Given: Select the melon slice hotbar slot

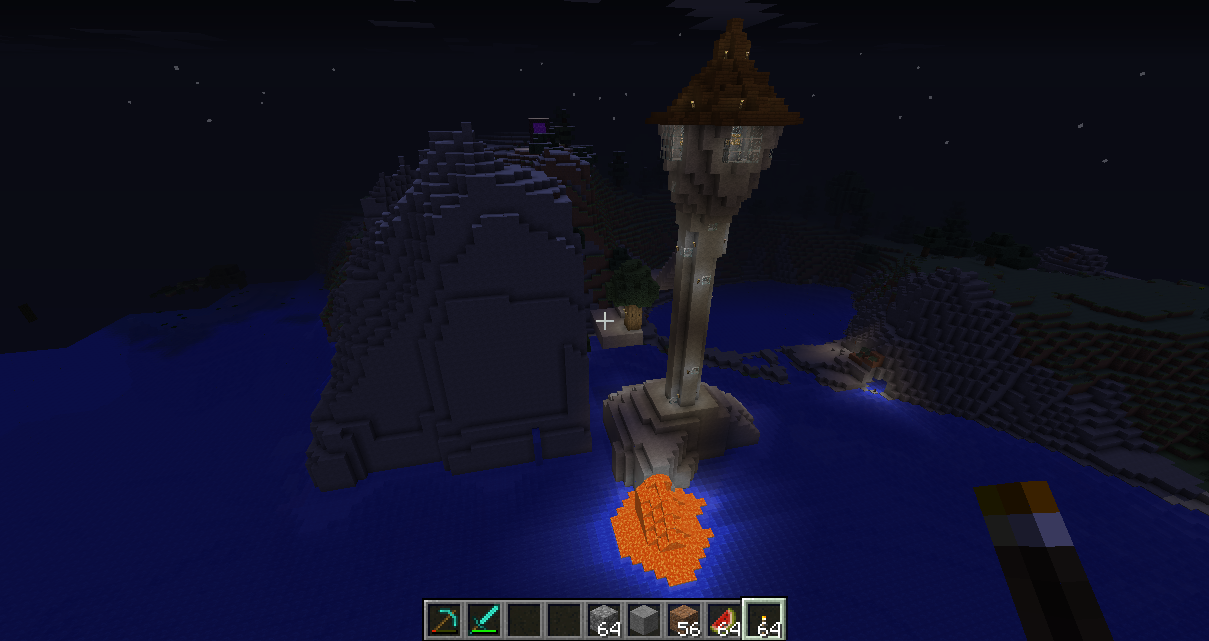Looking at the screenshot, I should [725, 620].
